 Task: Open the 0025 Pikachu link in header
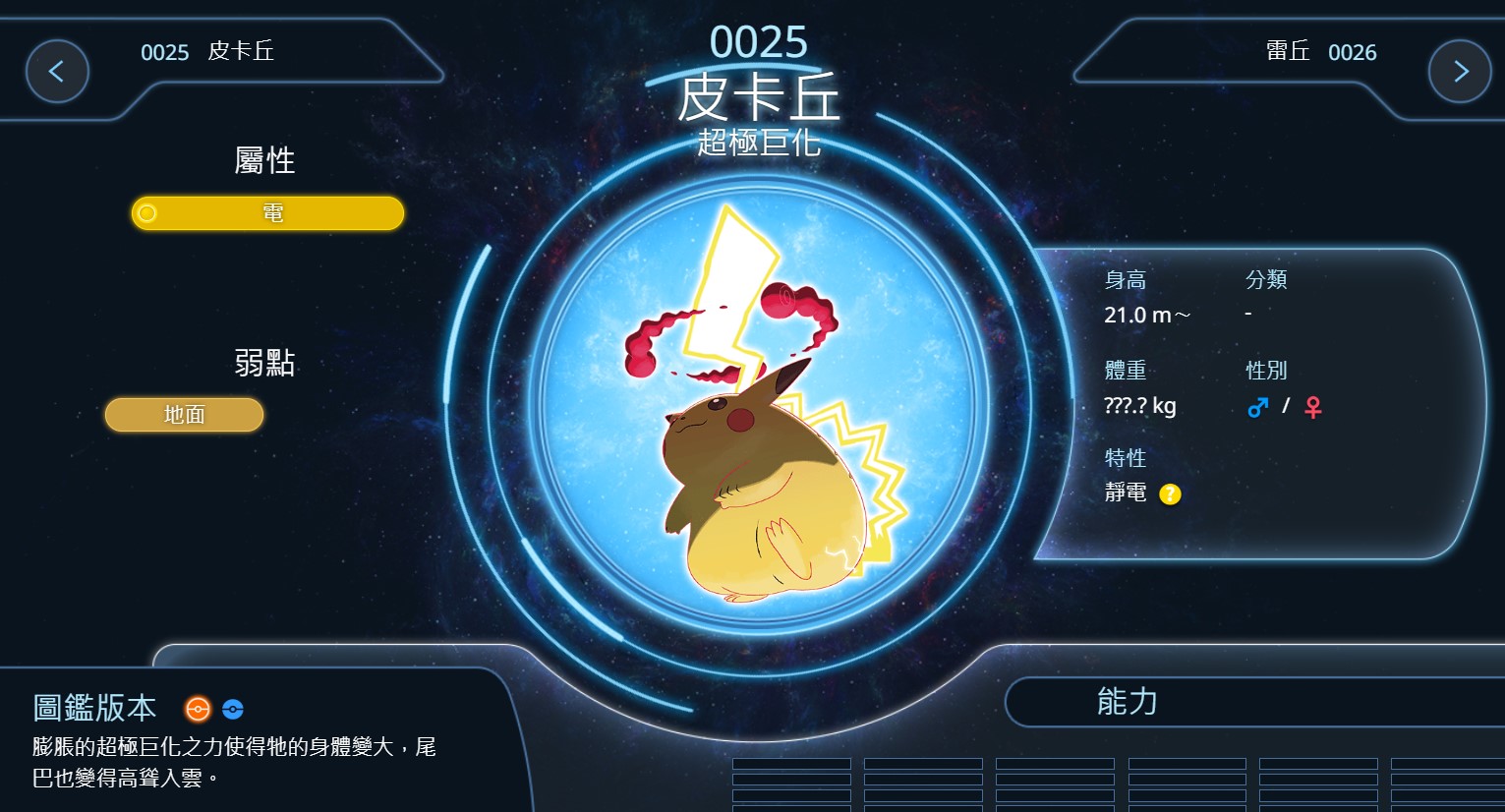coord(207,52)
